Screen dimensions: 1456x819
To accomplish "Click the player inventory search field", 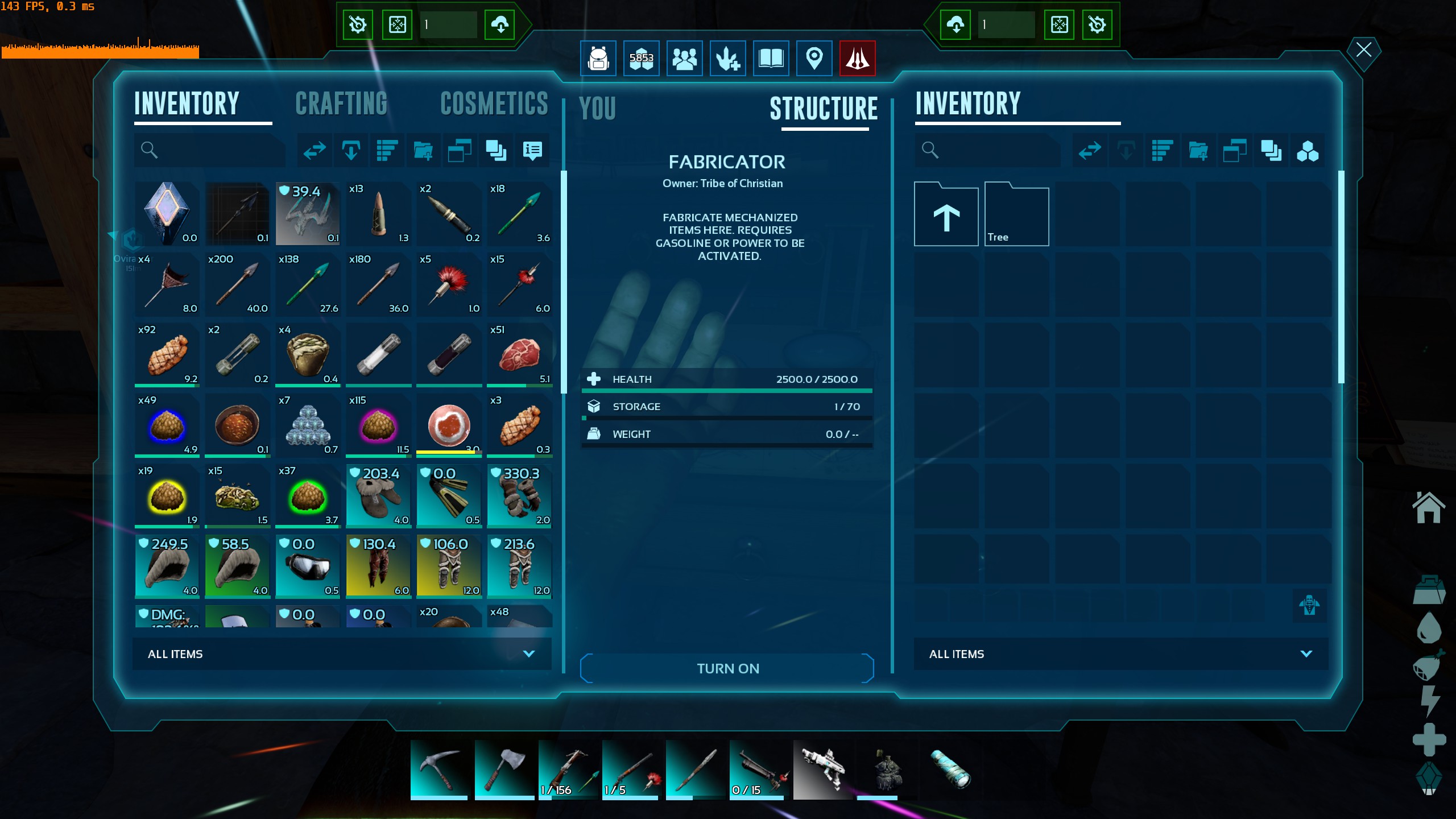I will click(216, 150).
